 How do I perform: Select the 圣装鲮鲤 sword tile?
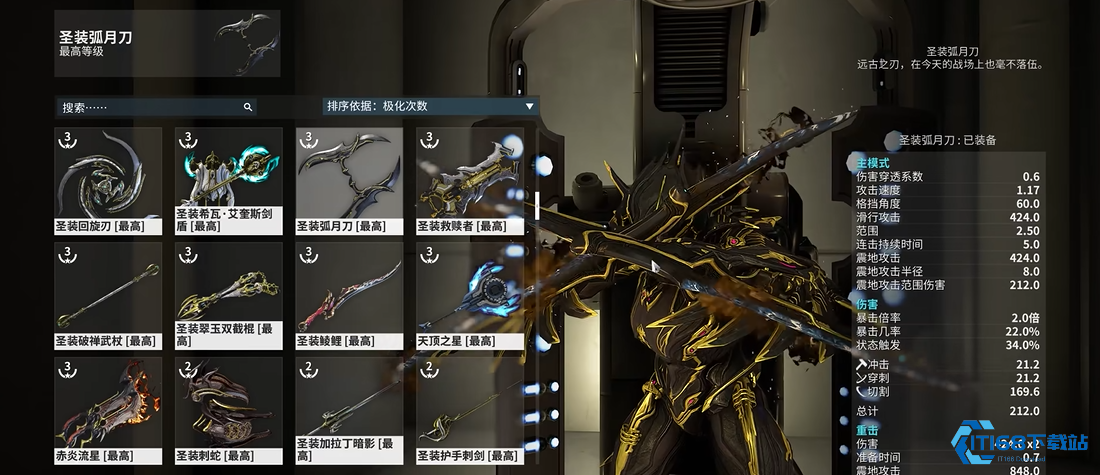point(349,294)
